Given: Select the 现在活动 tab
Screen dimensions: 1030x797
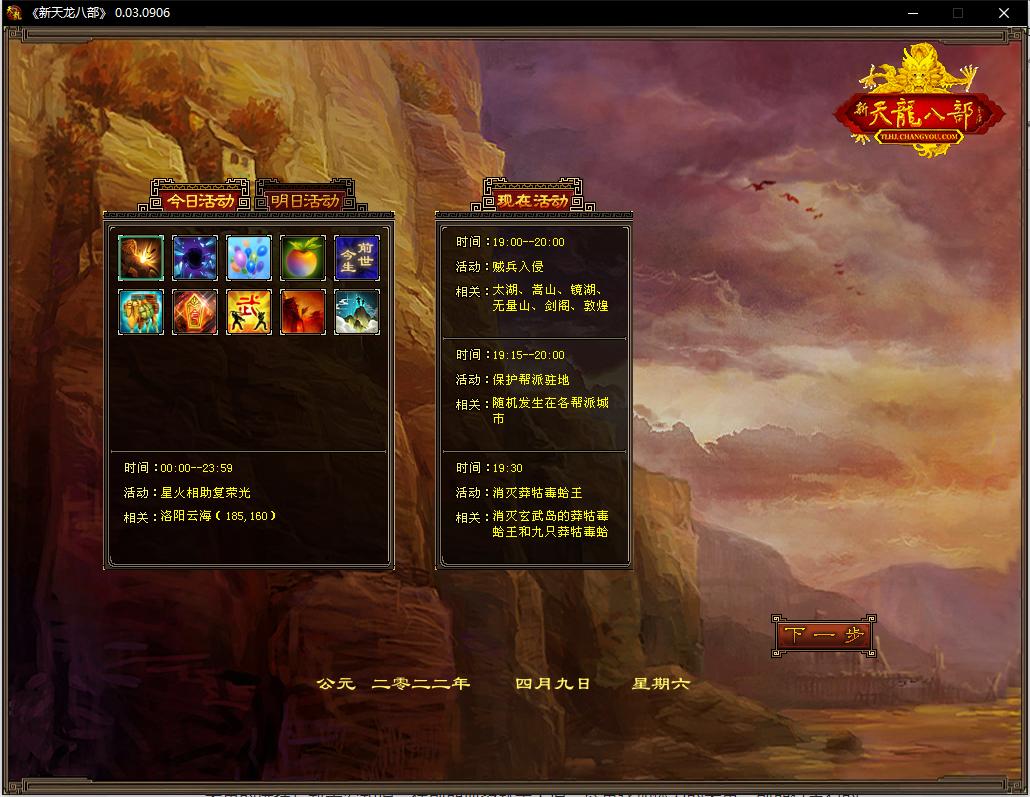Looking at the screenshot, I should pyautogui.click(x=532, y=200).
